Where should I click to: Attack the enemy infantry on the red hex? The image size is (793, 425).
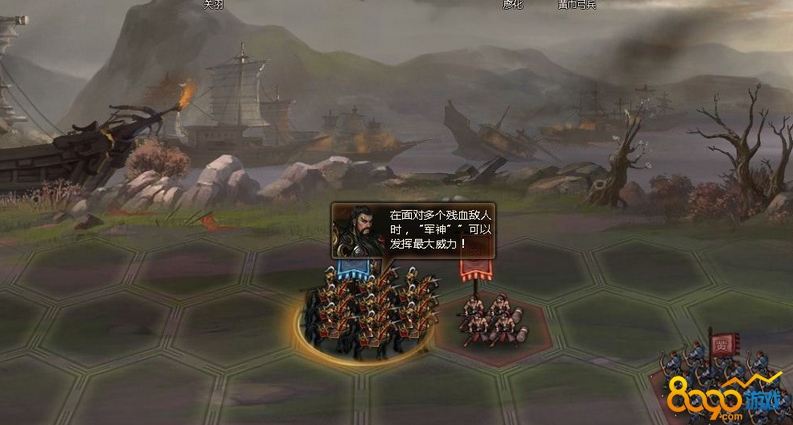point(491,320)
